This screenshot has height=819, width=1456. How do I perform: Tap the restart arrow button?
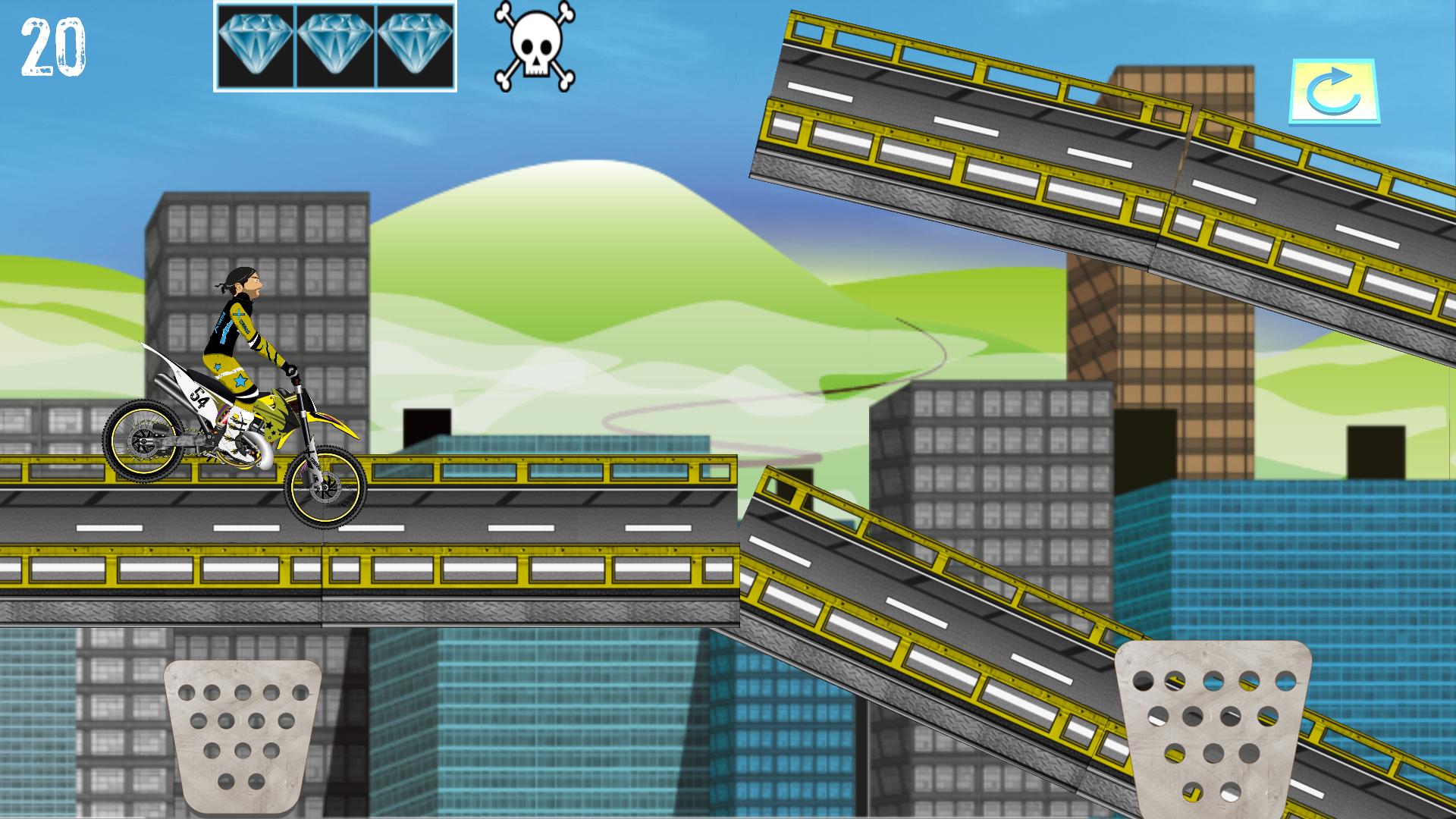[1334, 92]
